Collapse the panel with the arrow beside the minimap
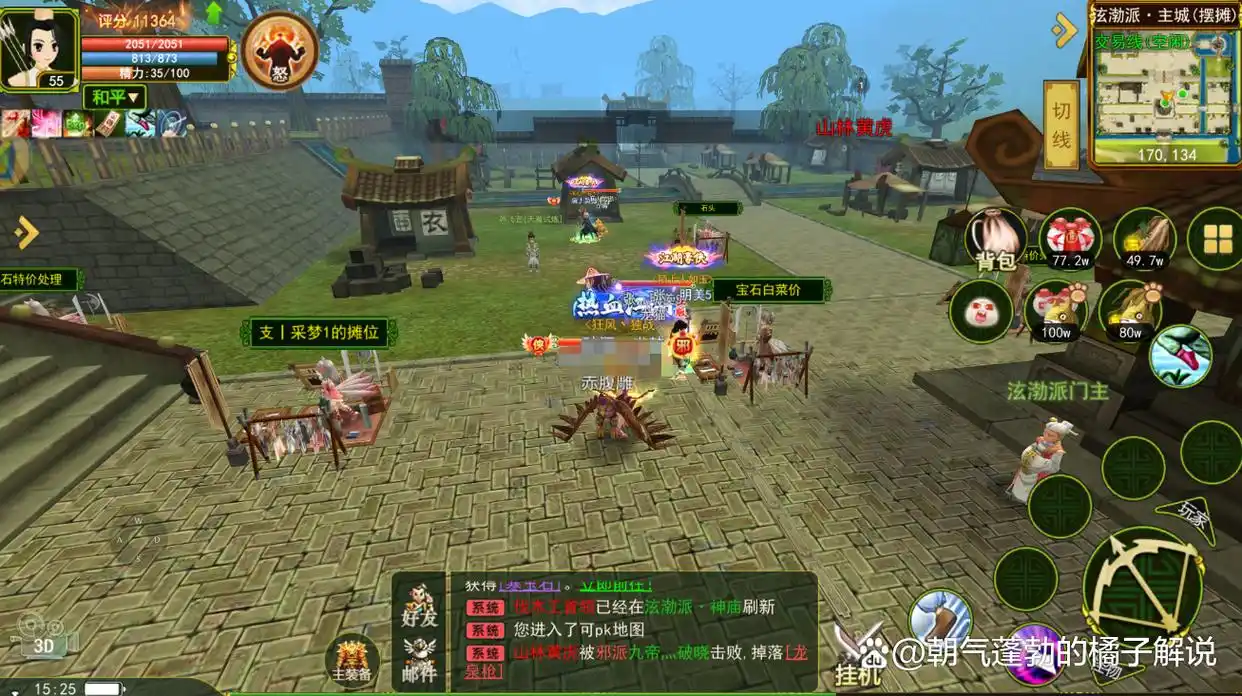This screenshot has height=696, width=1242. (1063, 30)
